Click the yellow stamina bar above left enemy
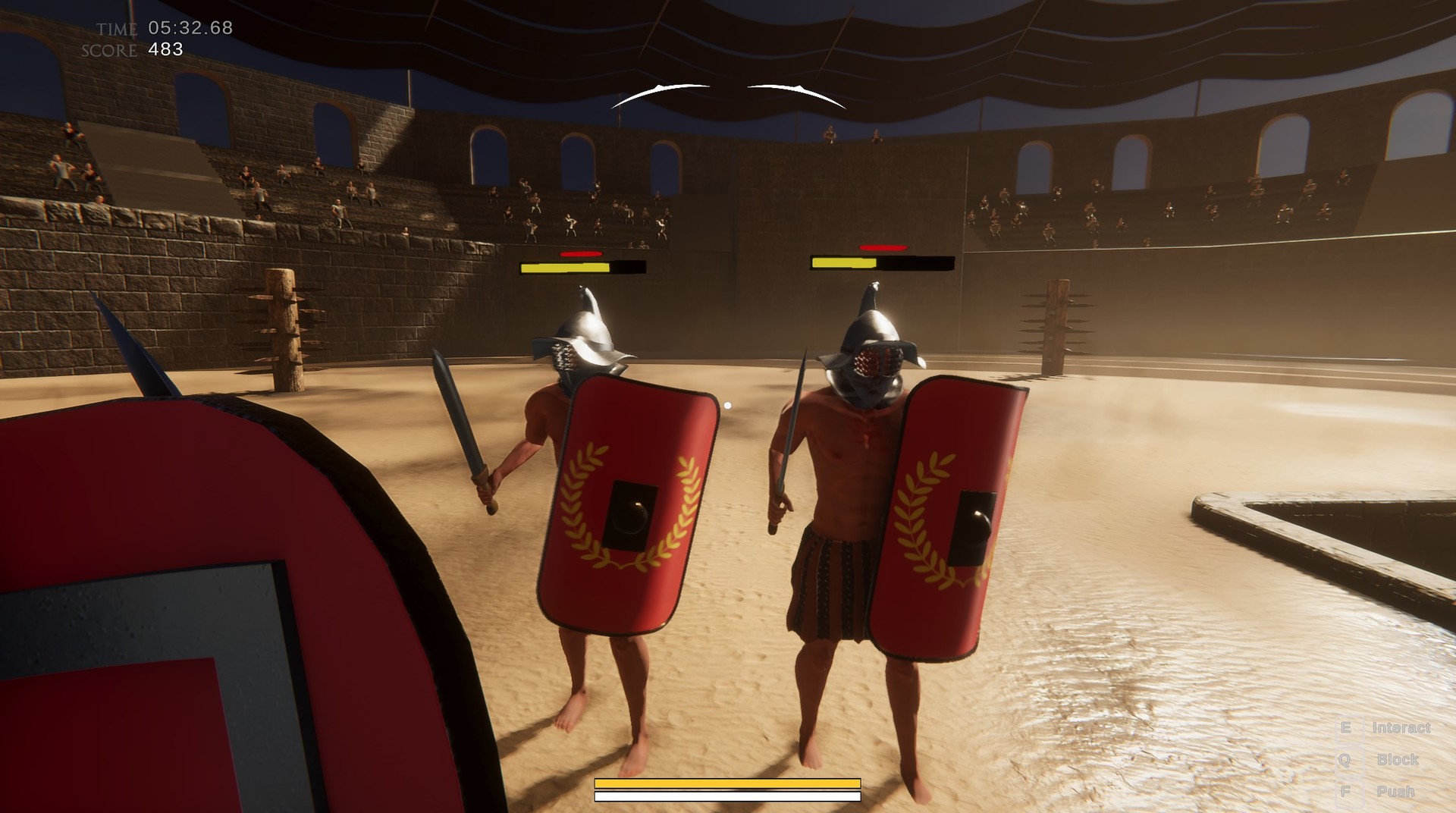1456x813 pixels. [x=565, y=267]
